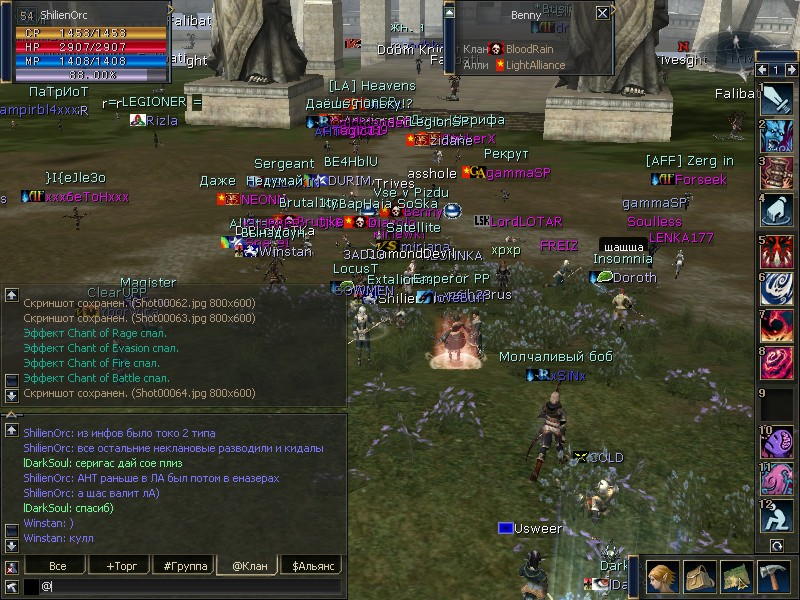Image resolution: width=800 pixels, height=600 pixels.
Task: Use the sitting figure action in slot 12
Action: point(777,516)
